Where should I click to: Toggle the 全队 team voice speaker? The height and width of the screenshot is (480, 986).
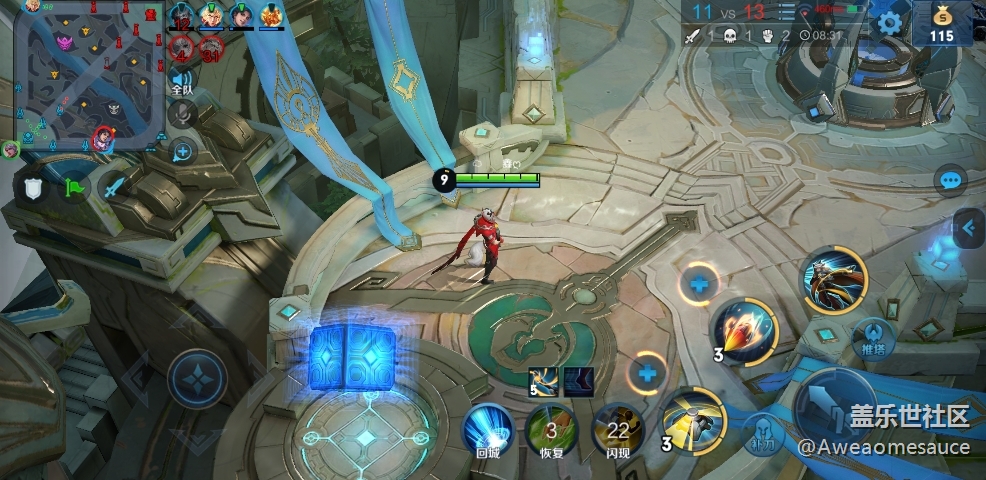pos(181,80)
